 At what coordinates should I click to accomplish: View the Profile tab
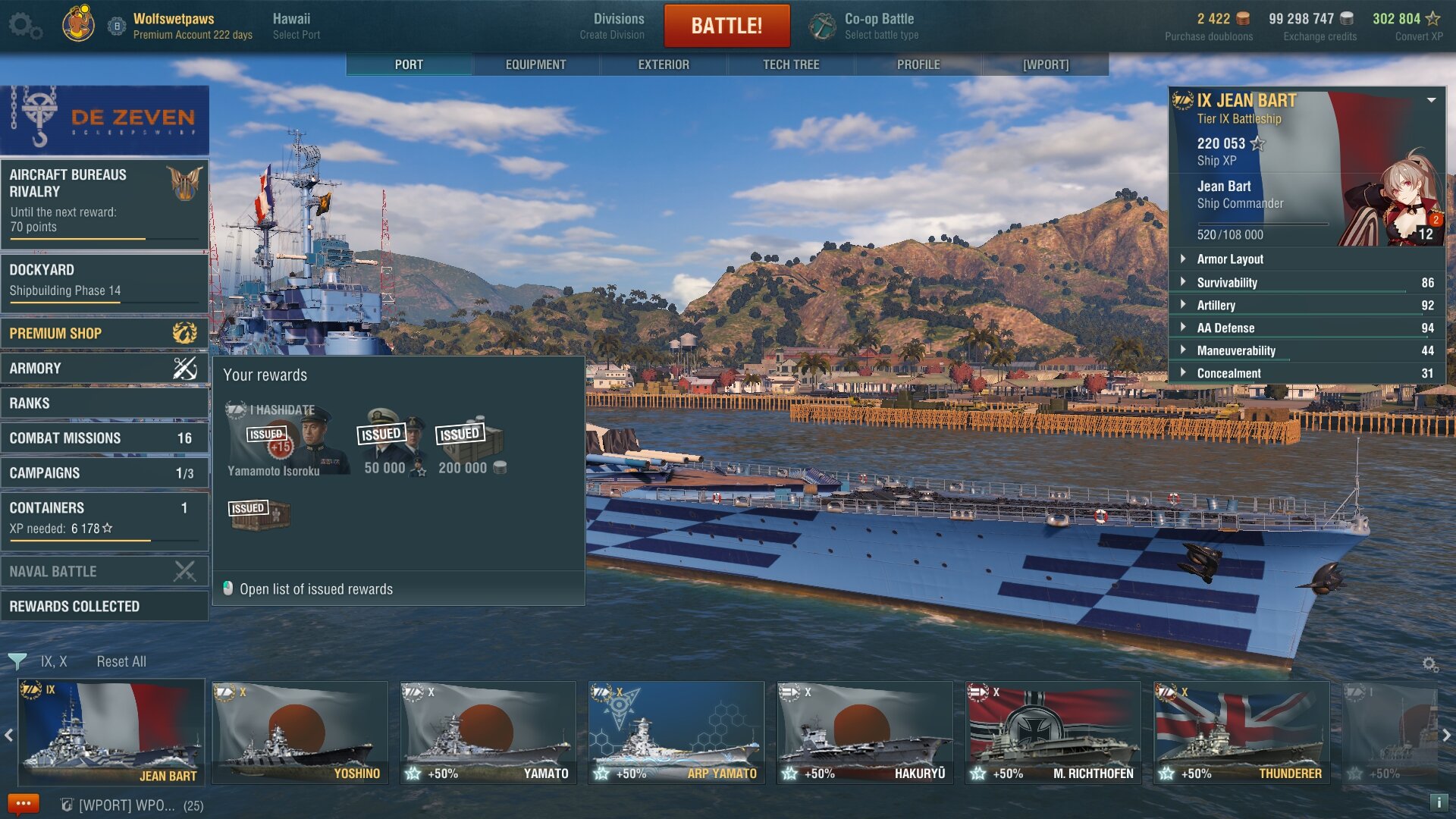pos(918,64)
